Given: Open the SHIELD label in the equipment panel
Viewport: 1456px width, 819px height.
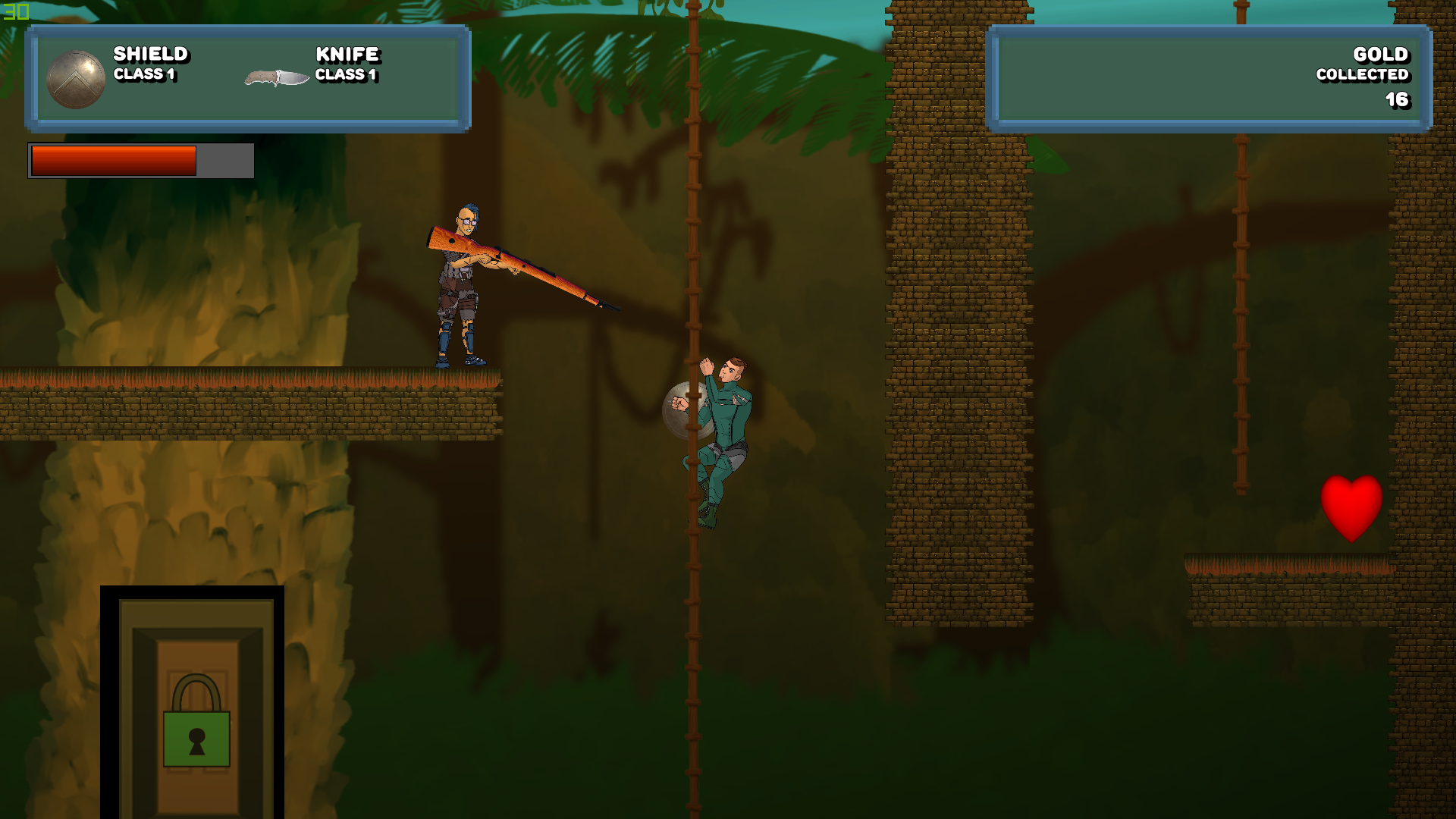Looking at the screenshot, I should tap(149, 54).
